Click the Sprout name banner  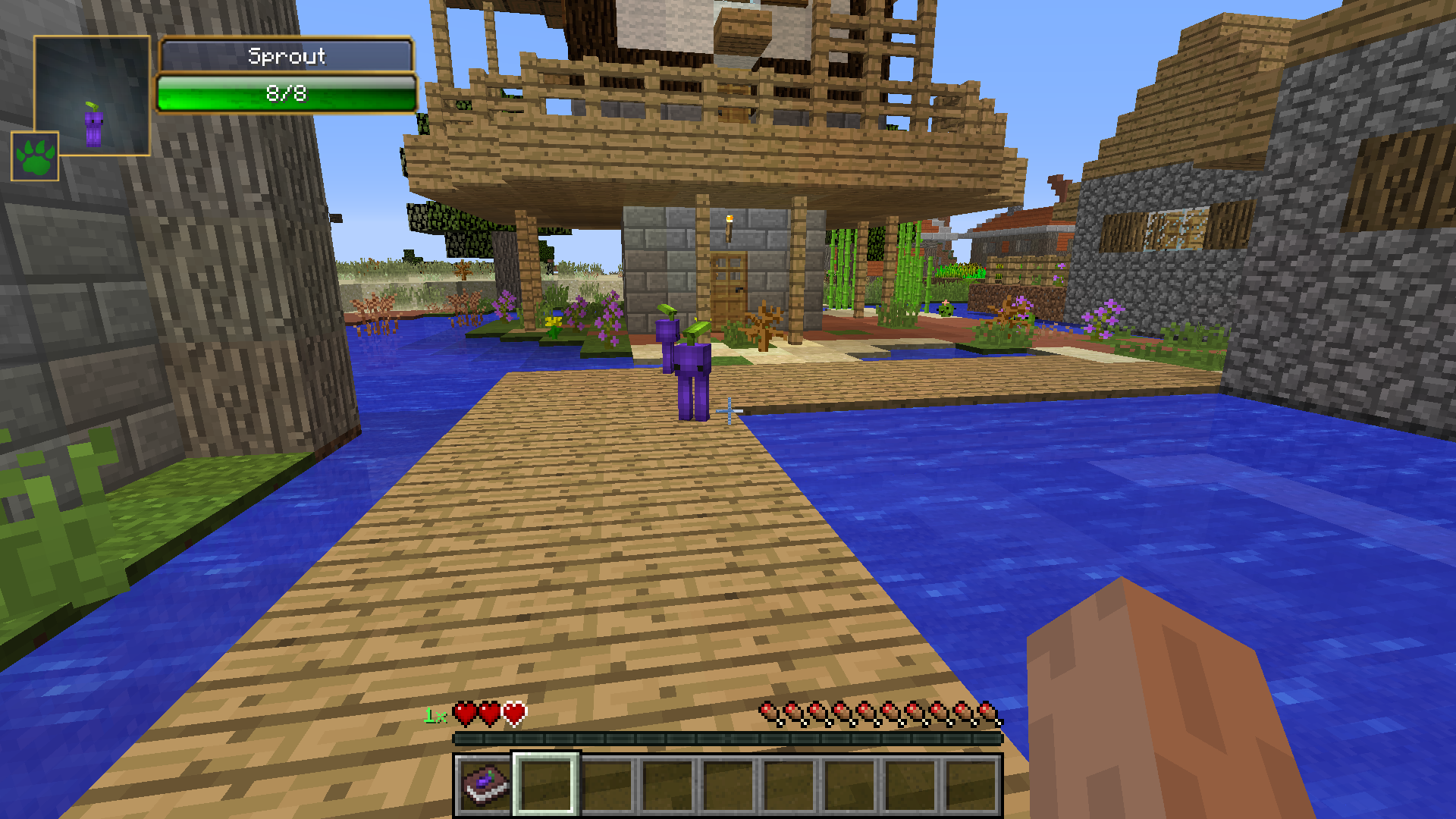tap(288, 56)
